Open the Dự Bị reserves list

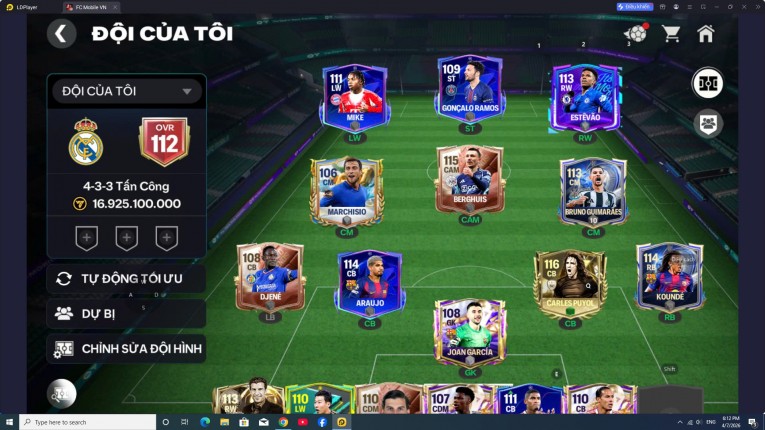coord(126,314)
